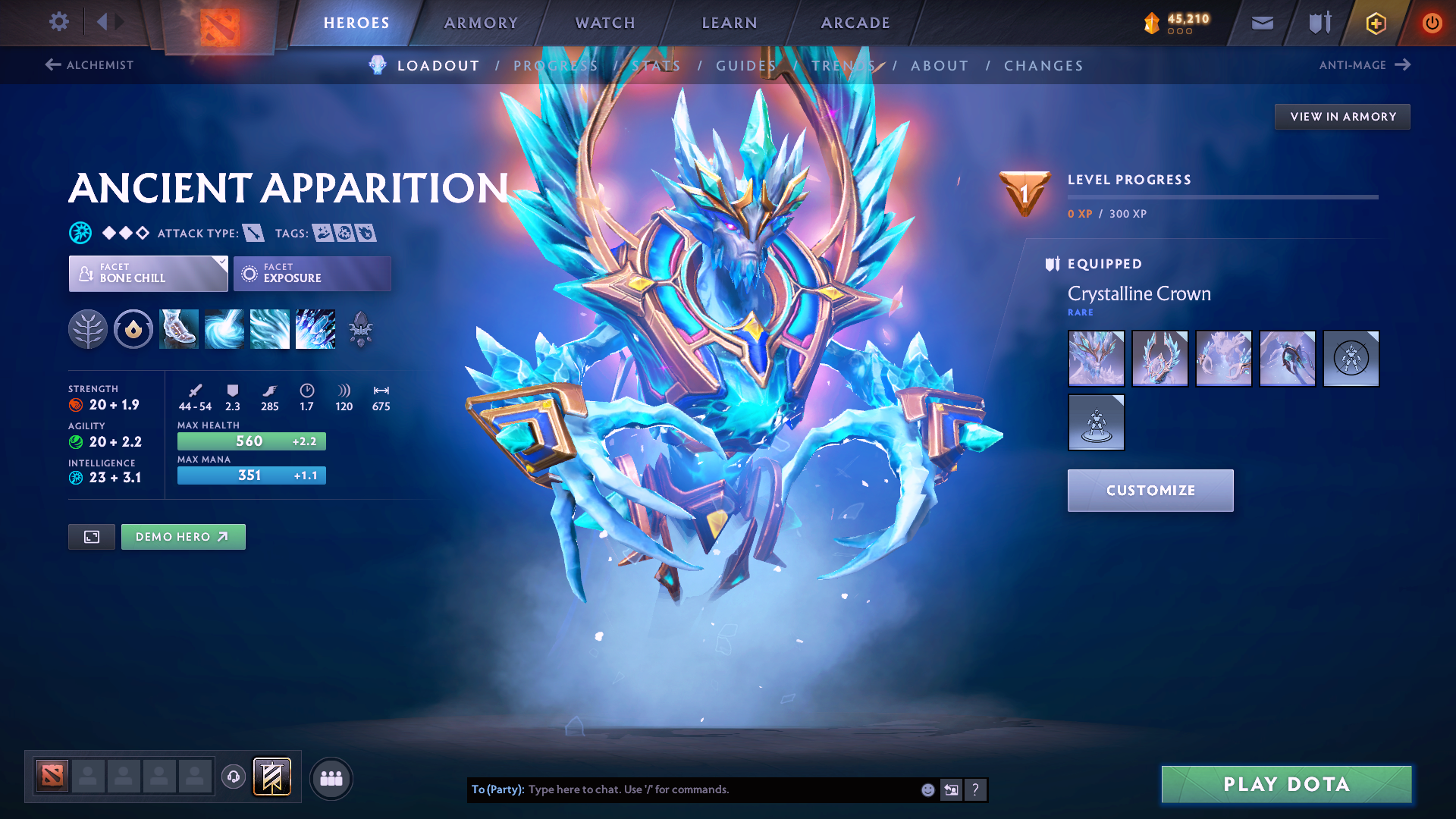Check the Level Progress XP bar
This screenshot has height=819, width=1456.
[1222, 197]
